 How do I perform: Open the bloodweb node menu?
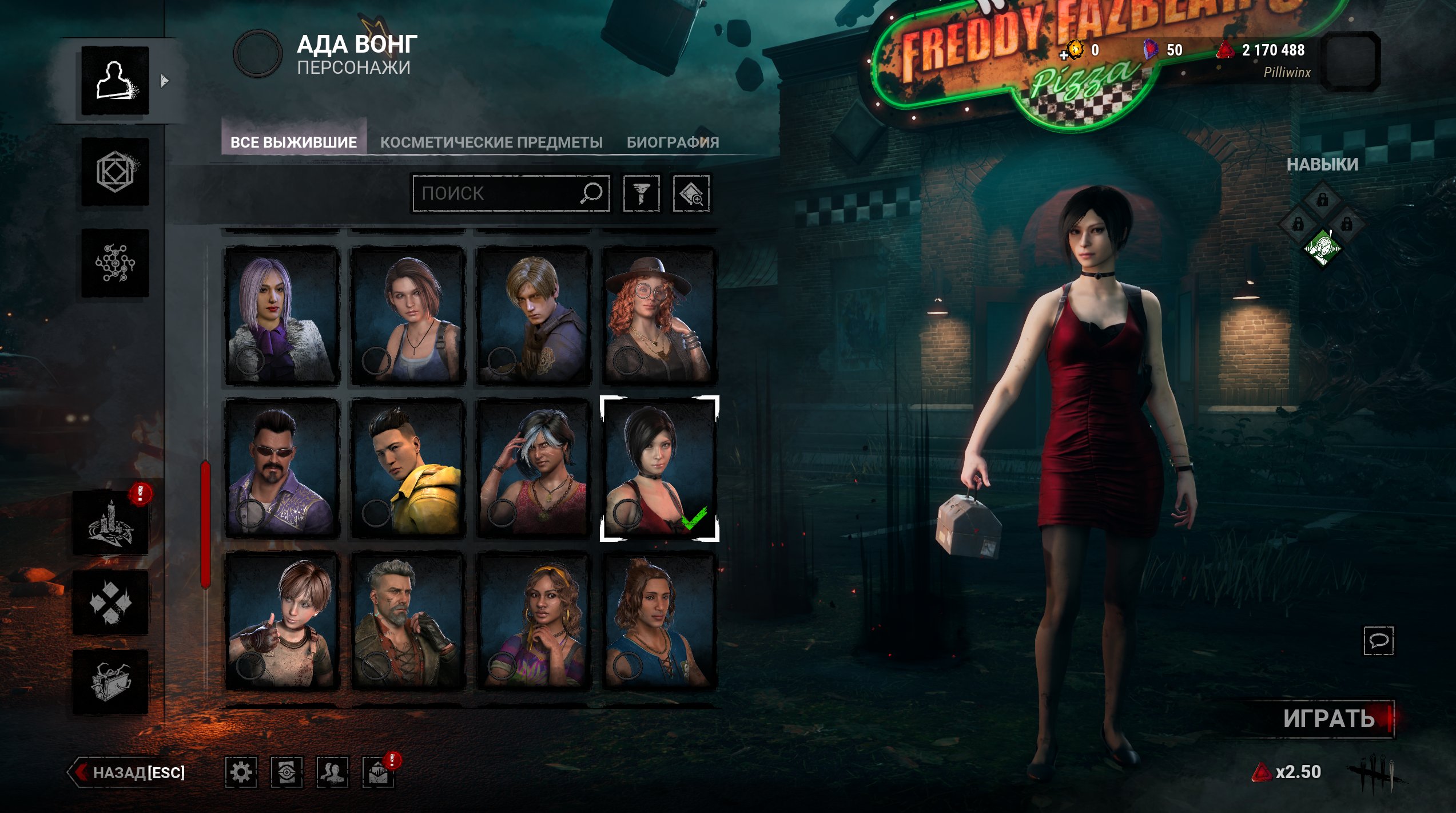[x=115, y=263]
